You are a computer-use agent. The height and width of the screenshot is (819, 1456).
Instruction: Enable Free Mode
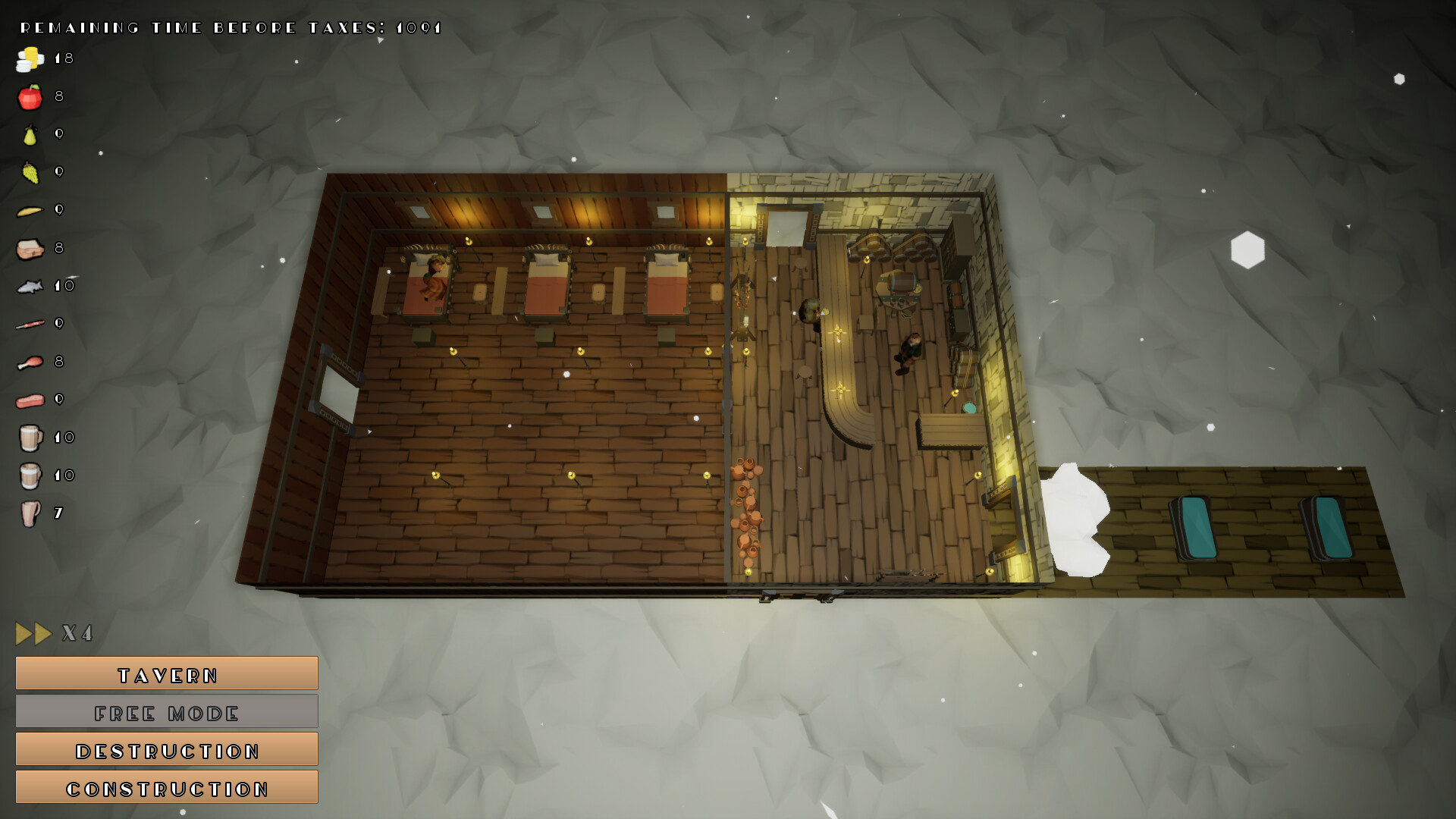166,711
